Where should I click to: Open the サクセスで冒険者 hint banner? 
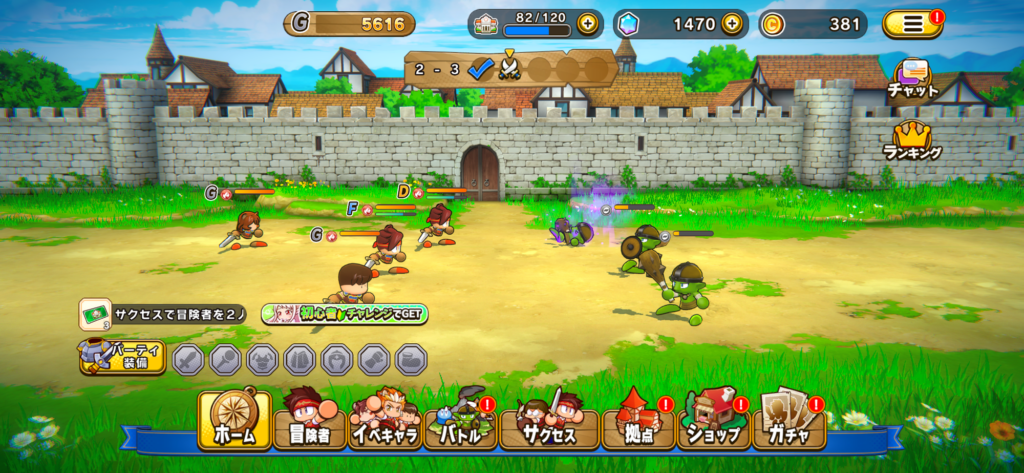[166, 314]
